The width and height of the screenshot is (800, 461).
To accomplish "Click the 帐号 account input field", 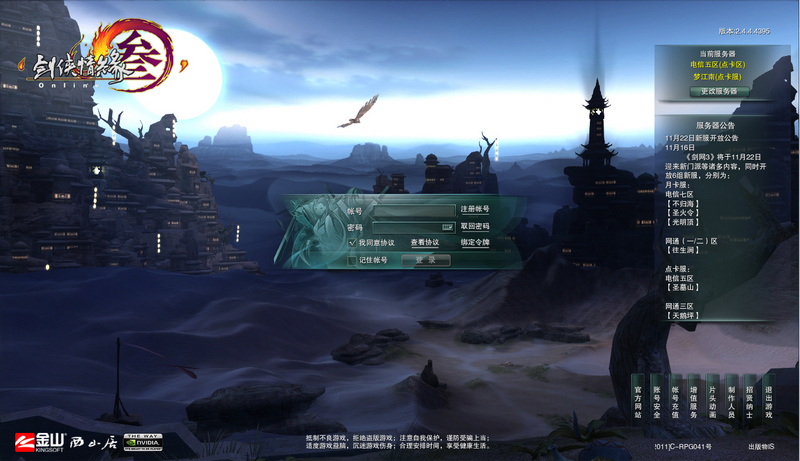I will 413,211.
